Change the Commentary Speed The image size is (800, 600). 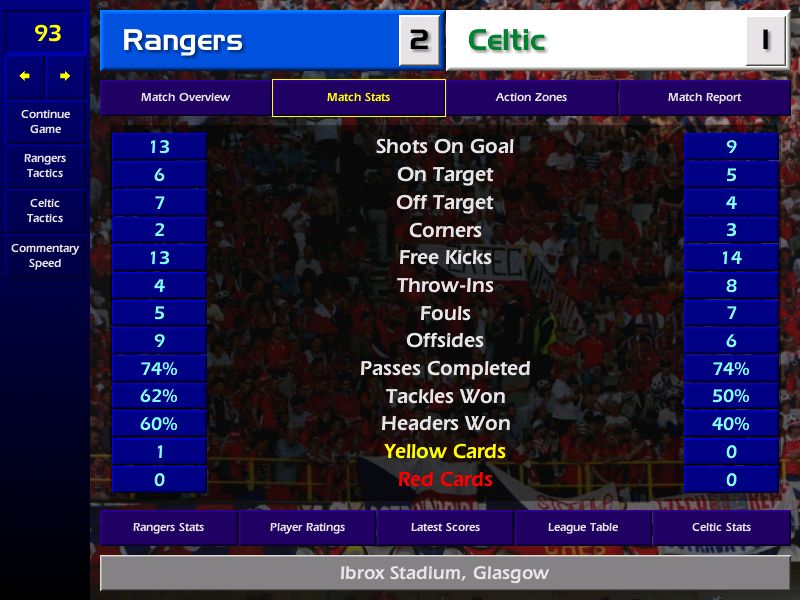(45, 256)
